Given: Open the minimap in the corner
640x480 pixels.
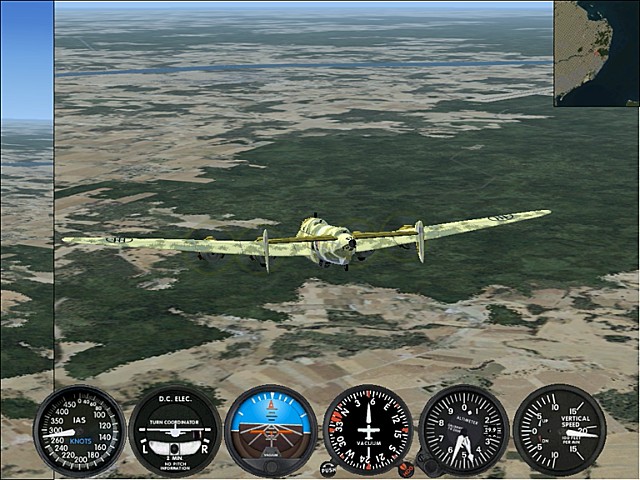Looking at the screenshot, I should [596, 53].
